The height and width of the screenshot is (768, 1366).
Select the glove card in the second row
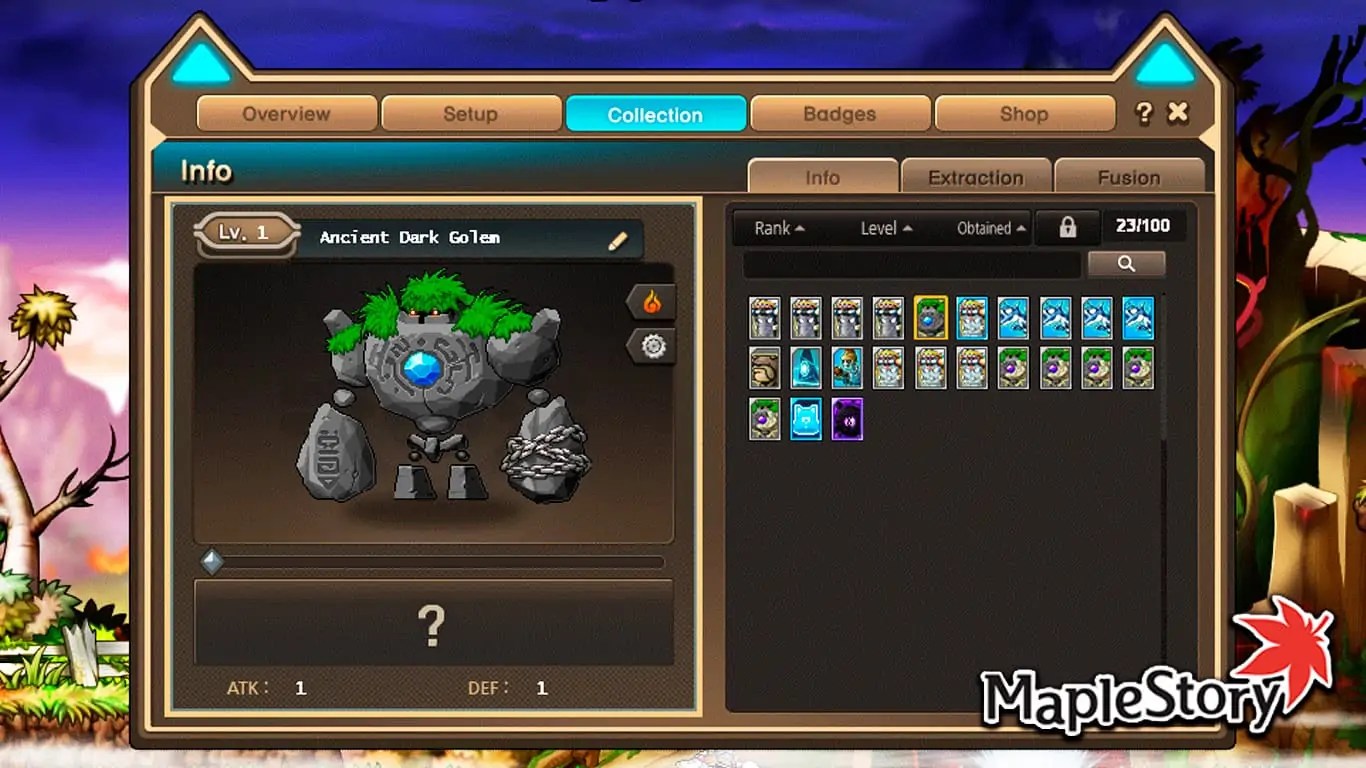pos(765,367)
